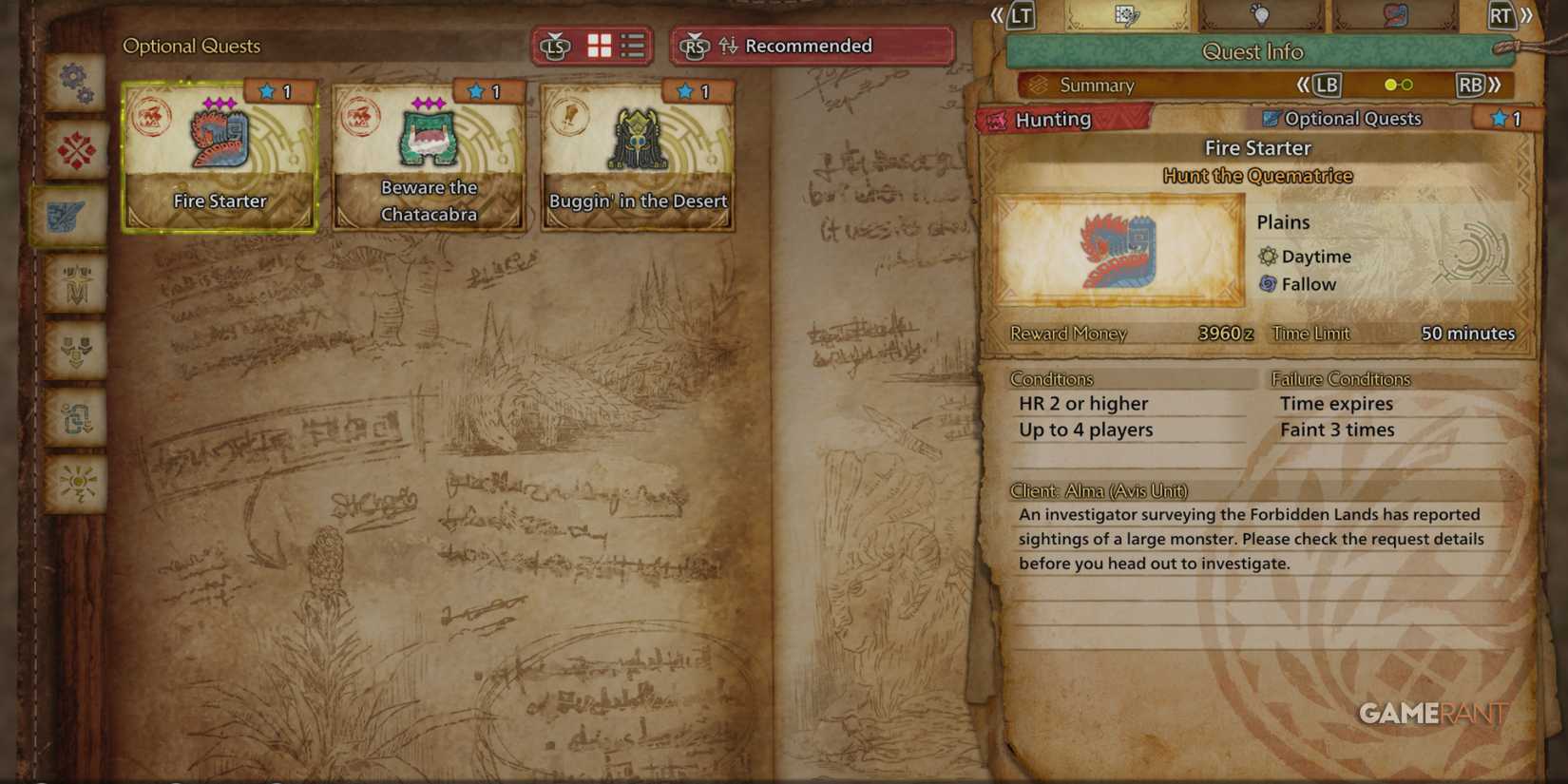
Task: Click the Hunting category banner icon
Action: coord(998,119)
